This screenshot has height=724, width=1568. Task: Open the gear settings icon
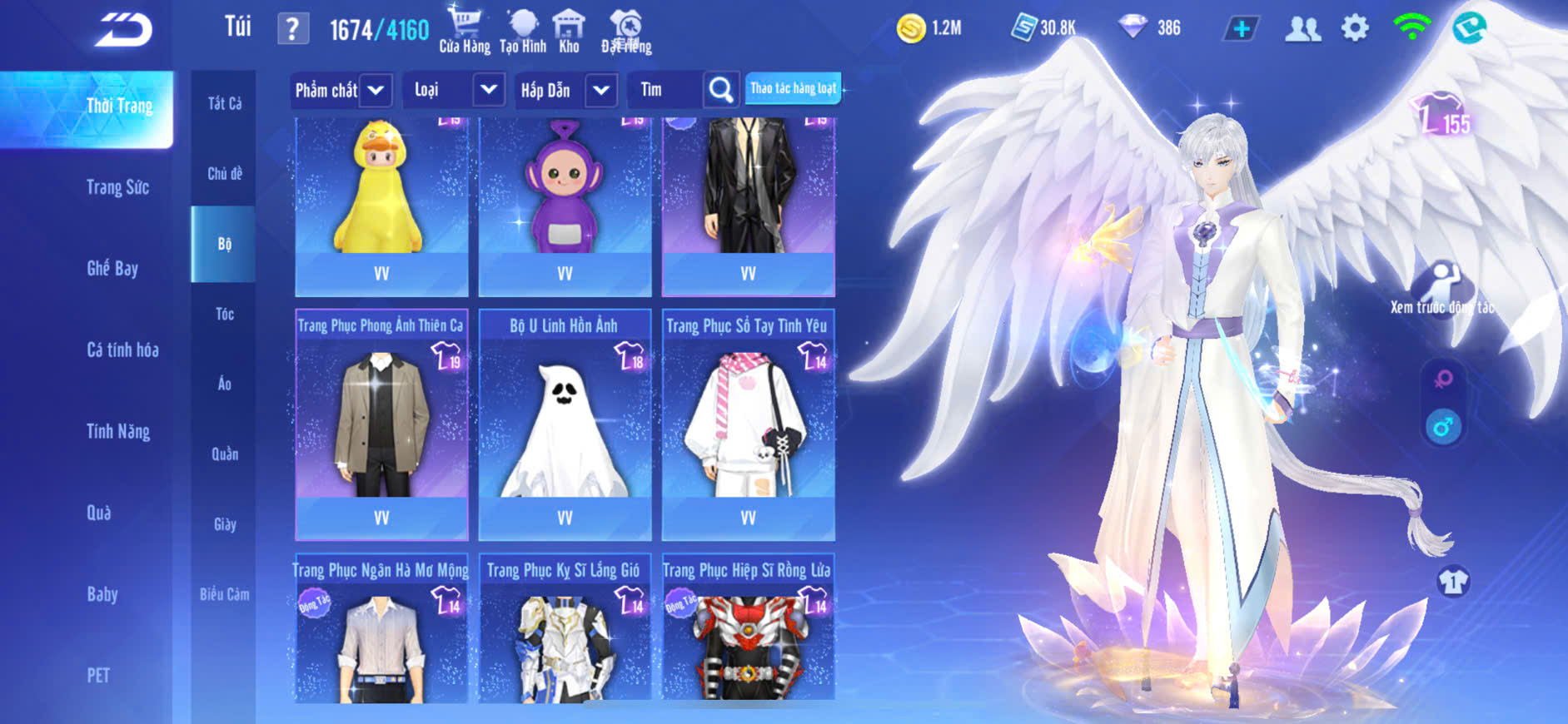[1355, 29]
